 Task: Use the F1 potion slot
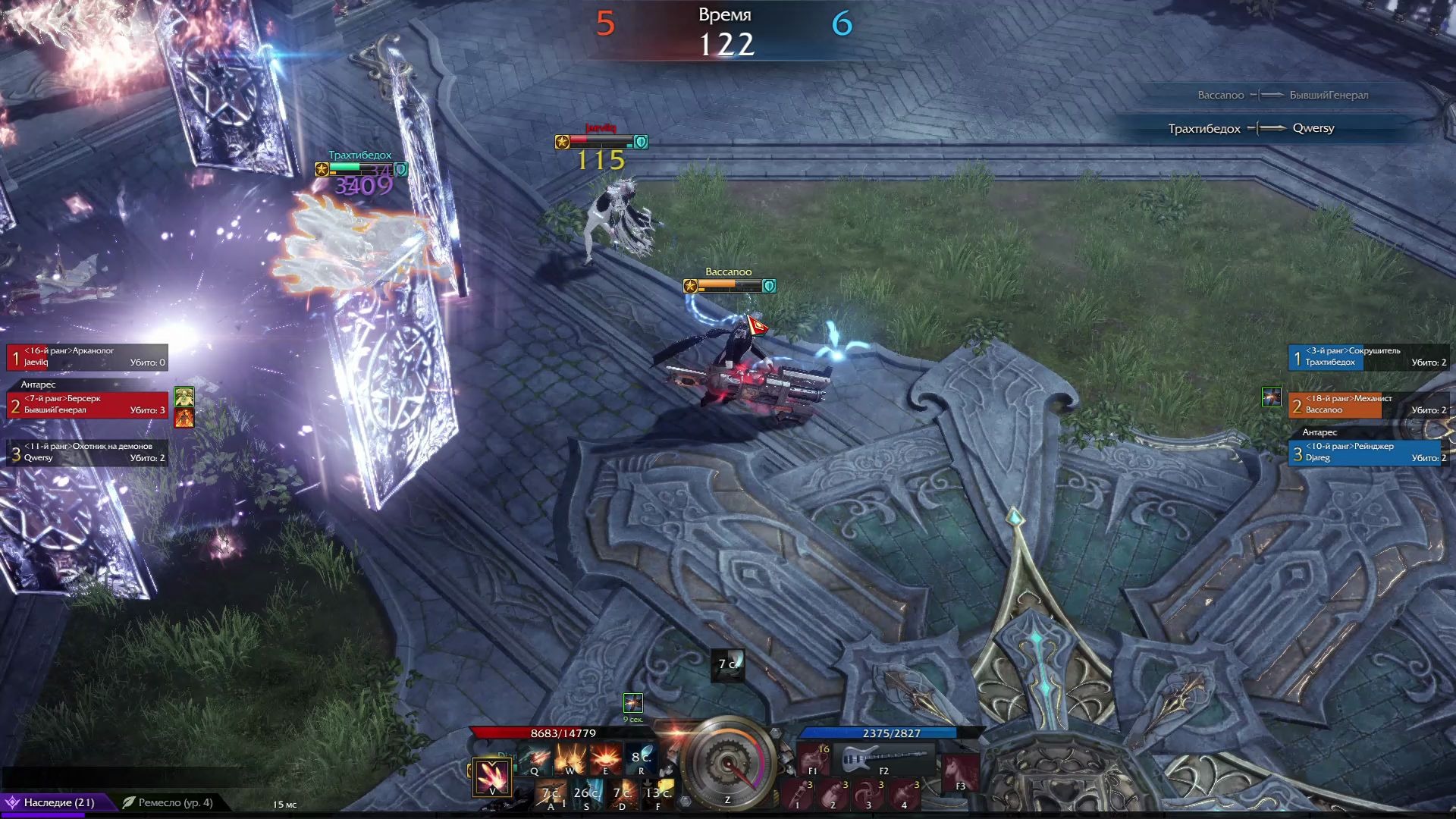(814, 758)
